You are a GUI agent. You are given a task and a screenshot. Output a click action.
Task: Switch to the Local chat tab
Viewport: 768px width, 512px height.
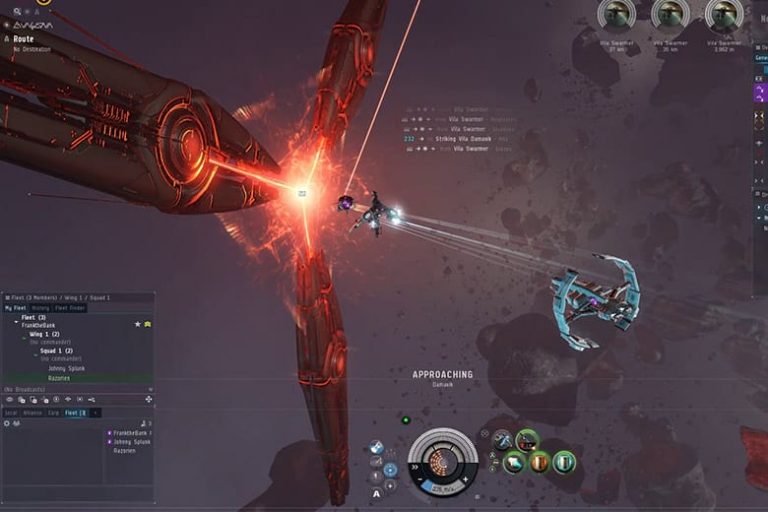[x=11, y=412]
